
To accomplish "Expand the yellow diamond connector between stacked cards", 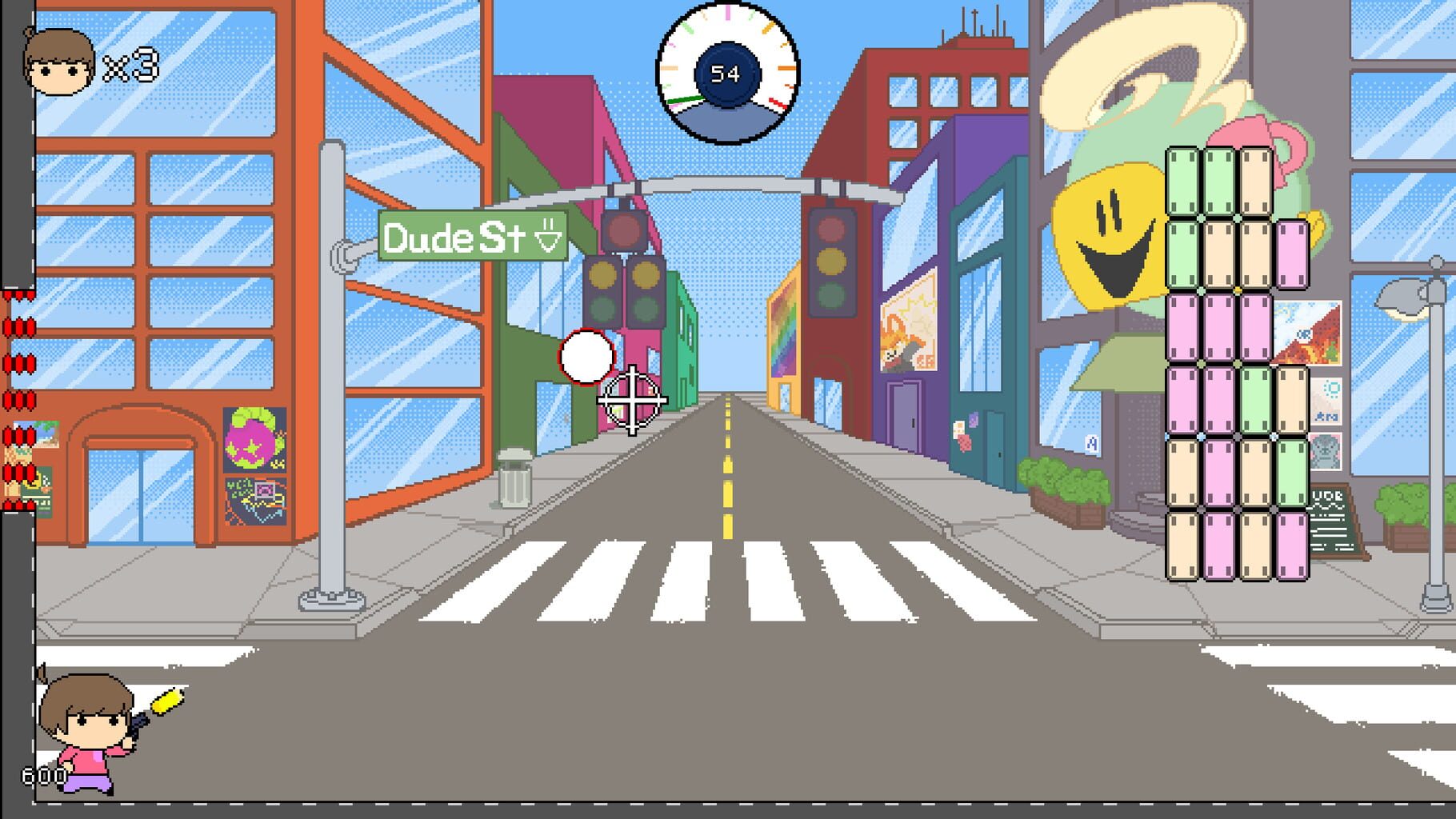I will click(1238, 289).
